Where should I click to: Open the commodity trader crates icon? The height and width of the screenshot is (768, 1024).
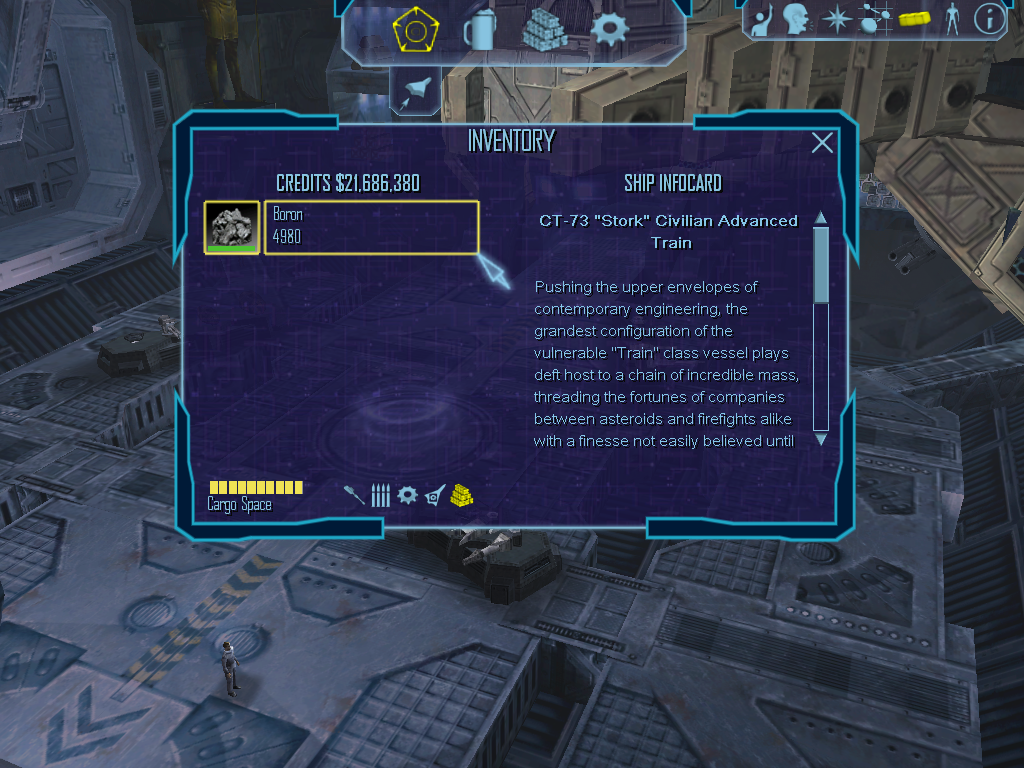pyautogui.click(x=544, y=29)
